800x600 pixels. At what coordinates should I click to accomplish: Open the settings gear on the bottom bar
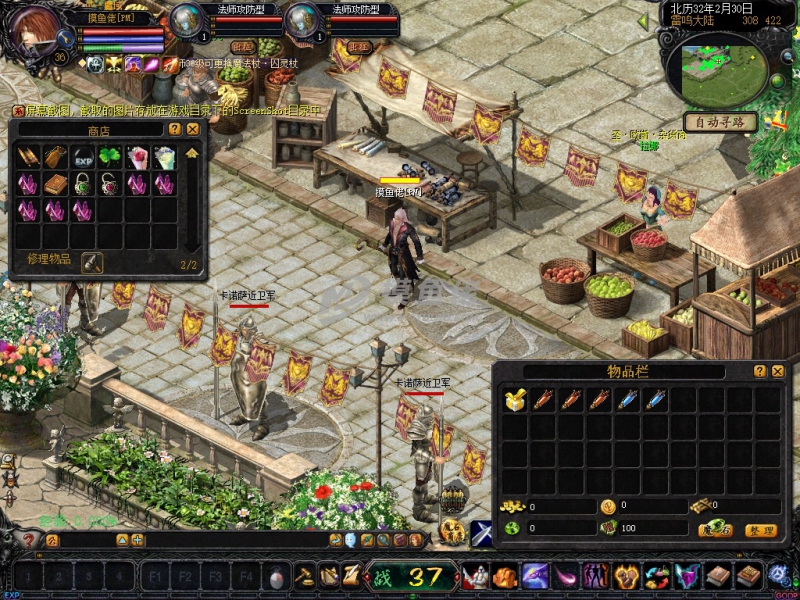click(778, 576)
